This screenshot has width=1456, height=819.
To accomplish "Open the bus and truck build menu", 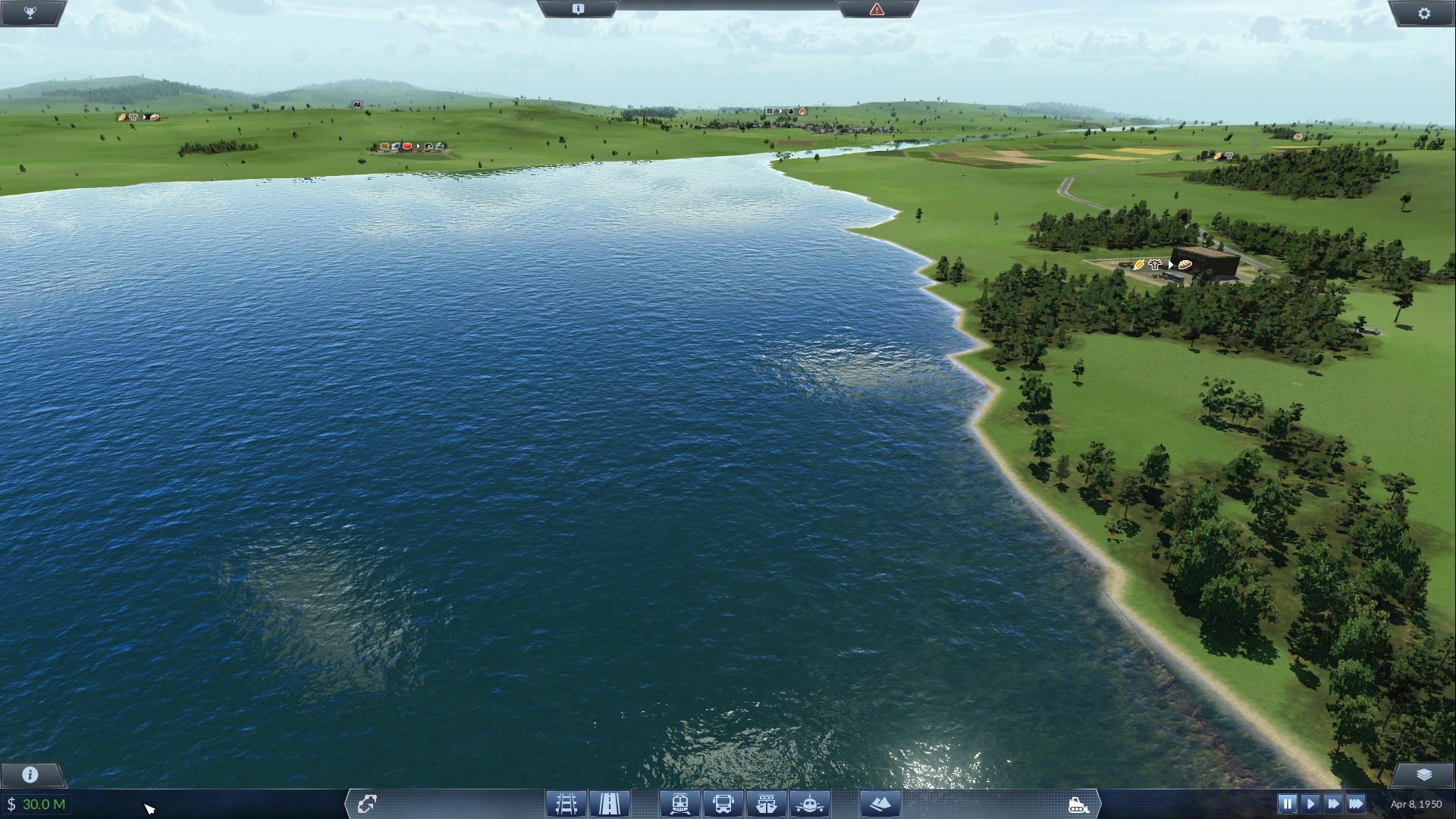I will coord(723,803).
